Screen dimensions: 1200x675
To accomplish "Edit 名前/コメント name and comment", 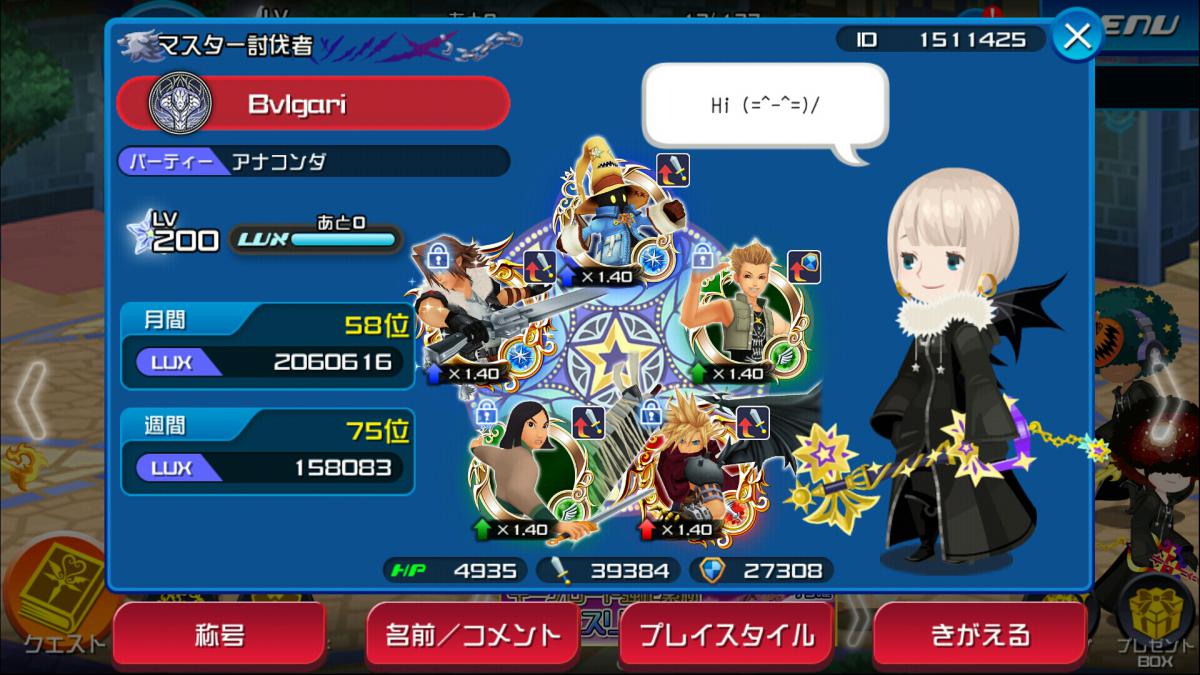I will 473,635.
